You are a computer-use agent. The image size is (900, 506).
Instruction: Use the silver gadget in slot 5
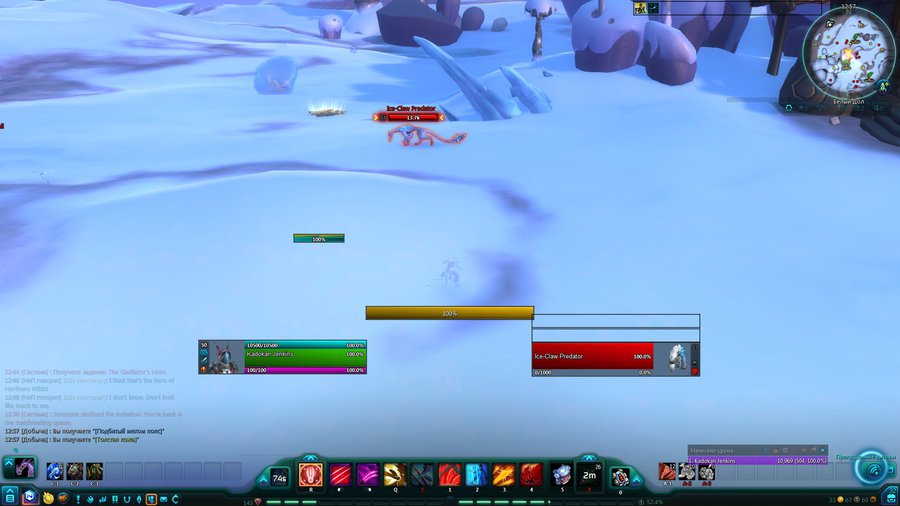pos(562,473)
